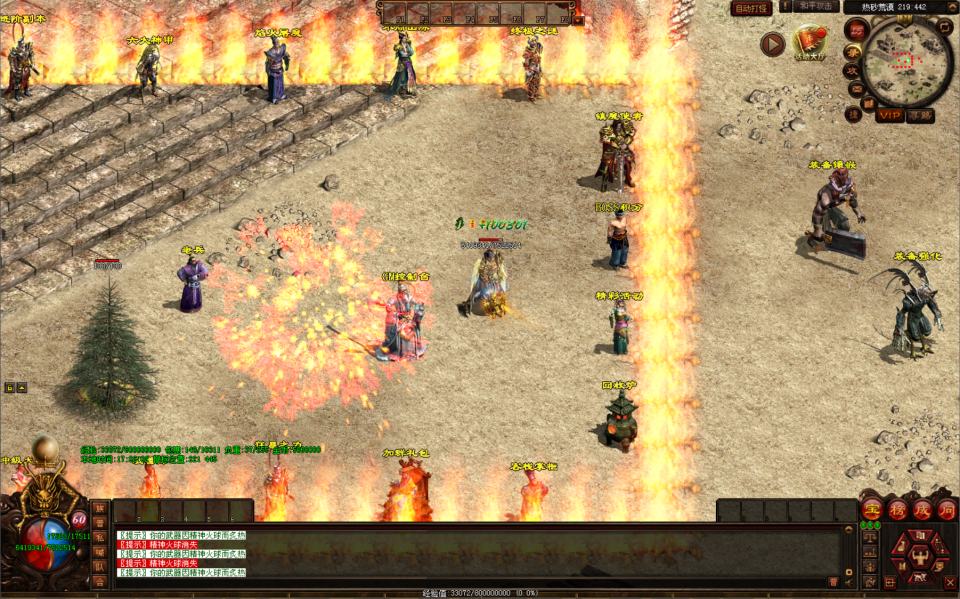Open the VIP button below the minimap
Viewport: 960px width, 599px height.
pos(889,115)
